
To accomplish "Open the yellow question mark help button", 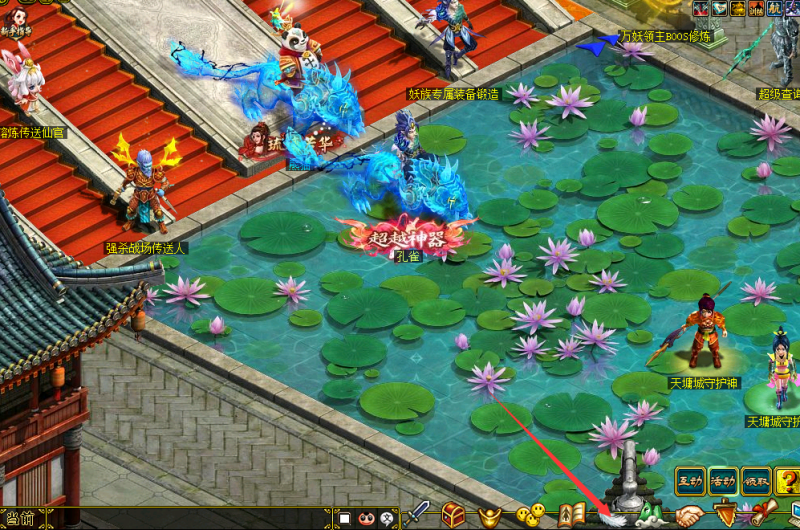I will pyautogui.click(x=388, y=518).
